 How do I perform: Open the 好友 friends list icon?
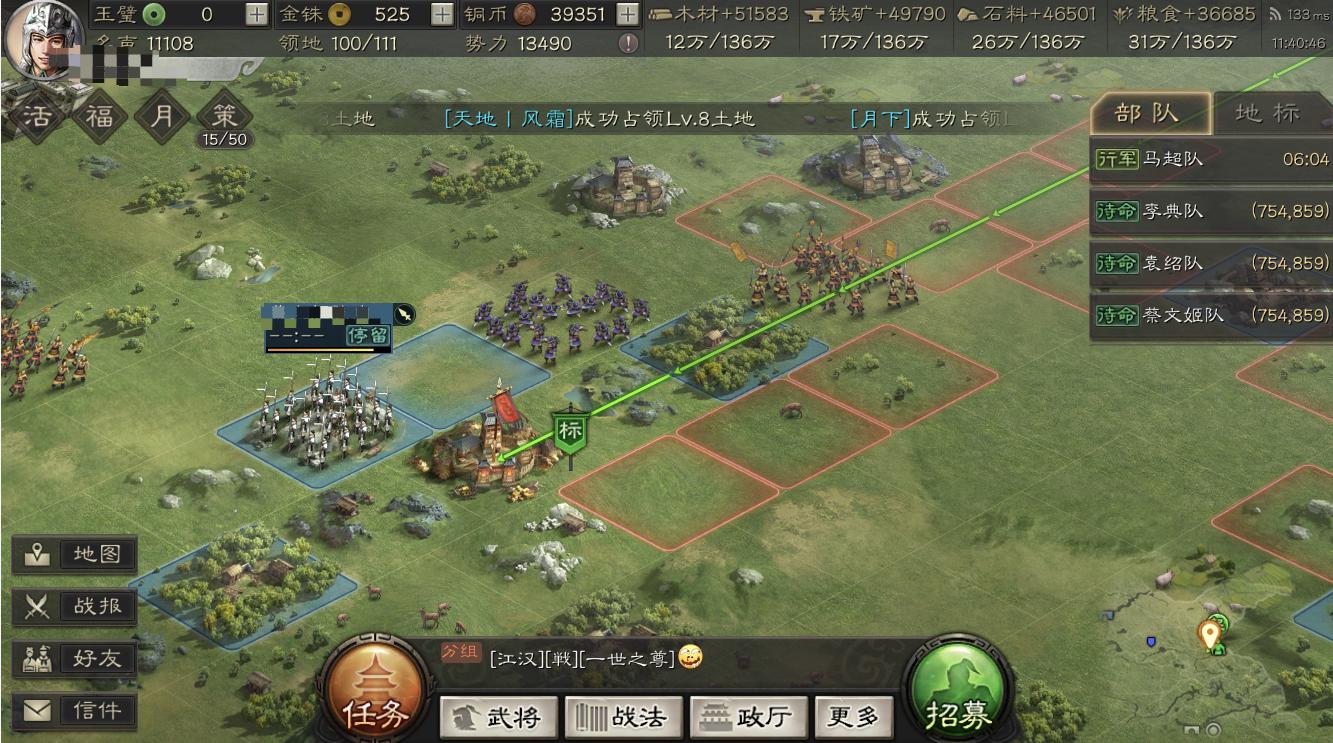[x=75, y=657]
